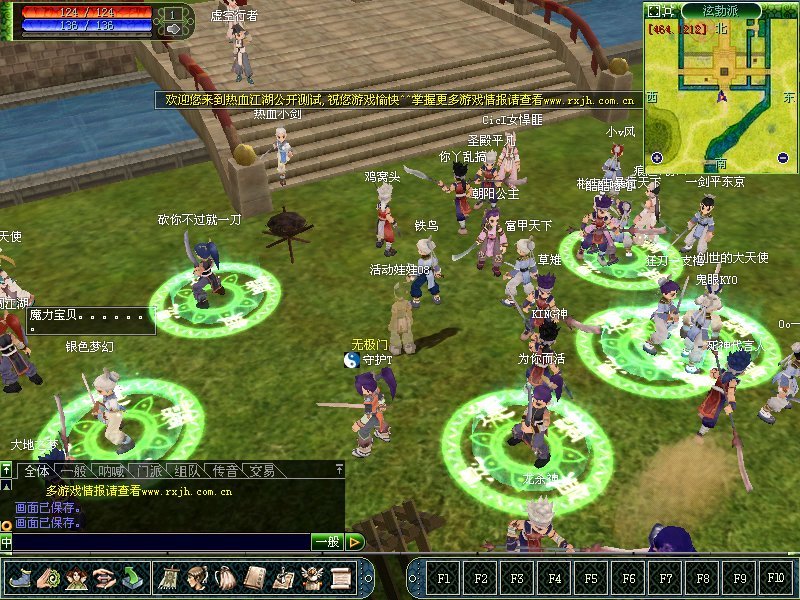Open the 传音 chat tab
This screenshot has height=600, width=800.
(x=225, y=471)
